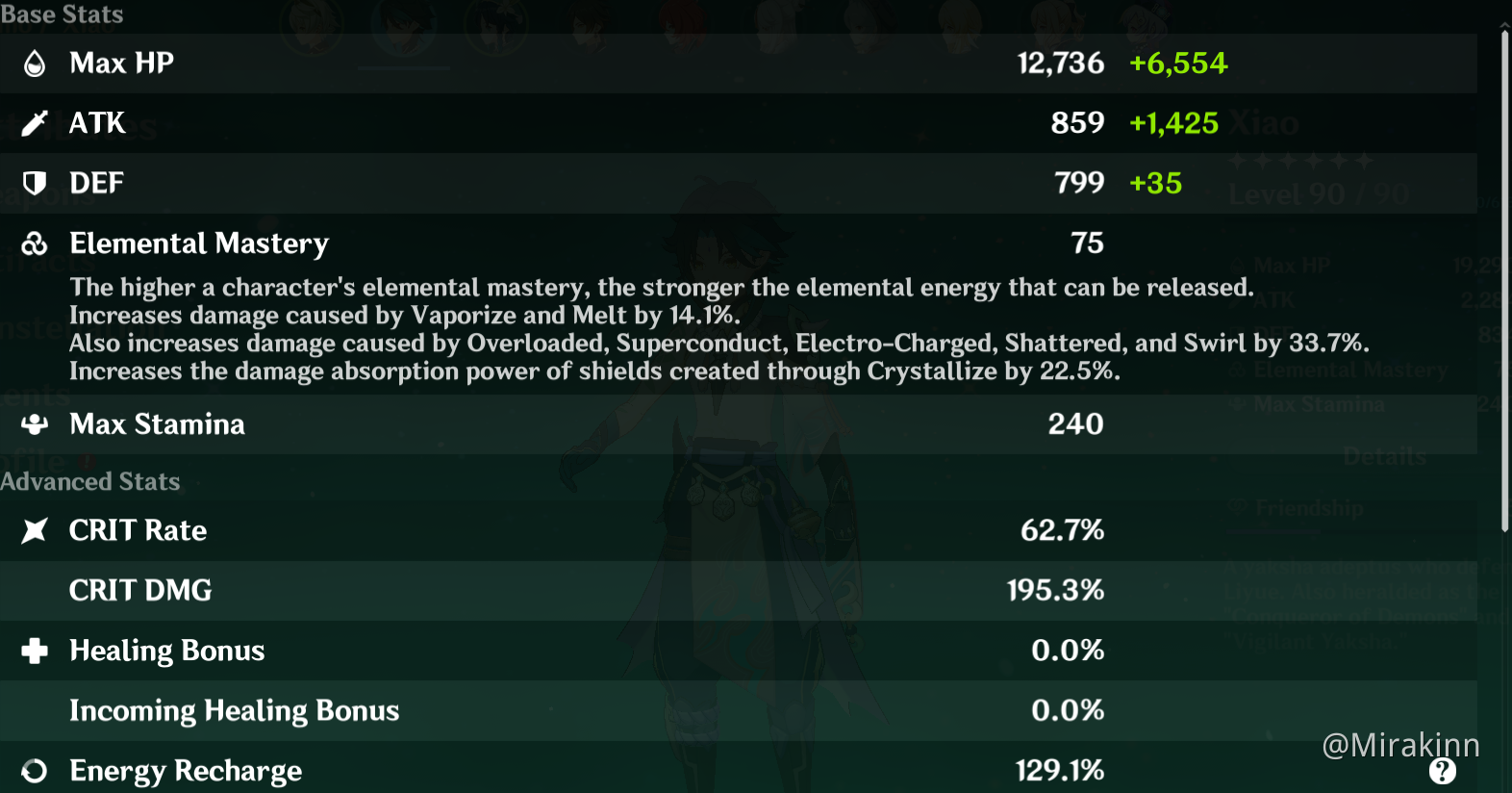Select the DEF shield icon
Viewport: 1512px width, 793px height.
35,183
